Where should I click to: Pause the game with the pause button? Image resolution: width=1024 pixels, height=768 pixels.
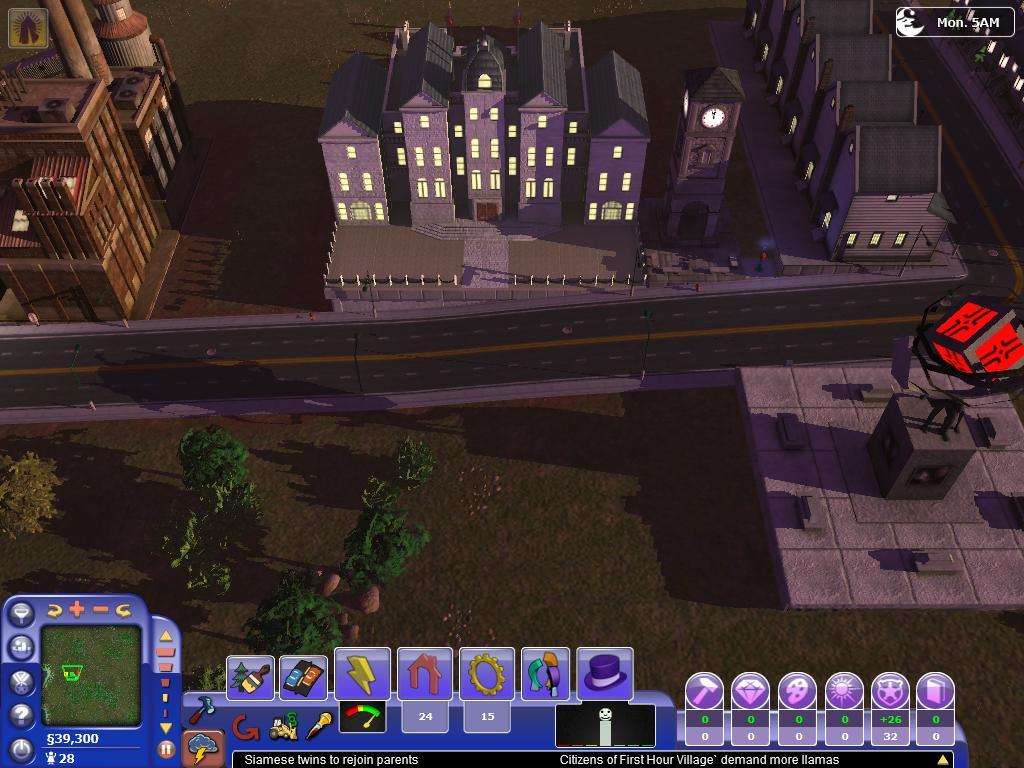166,747
